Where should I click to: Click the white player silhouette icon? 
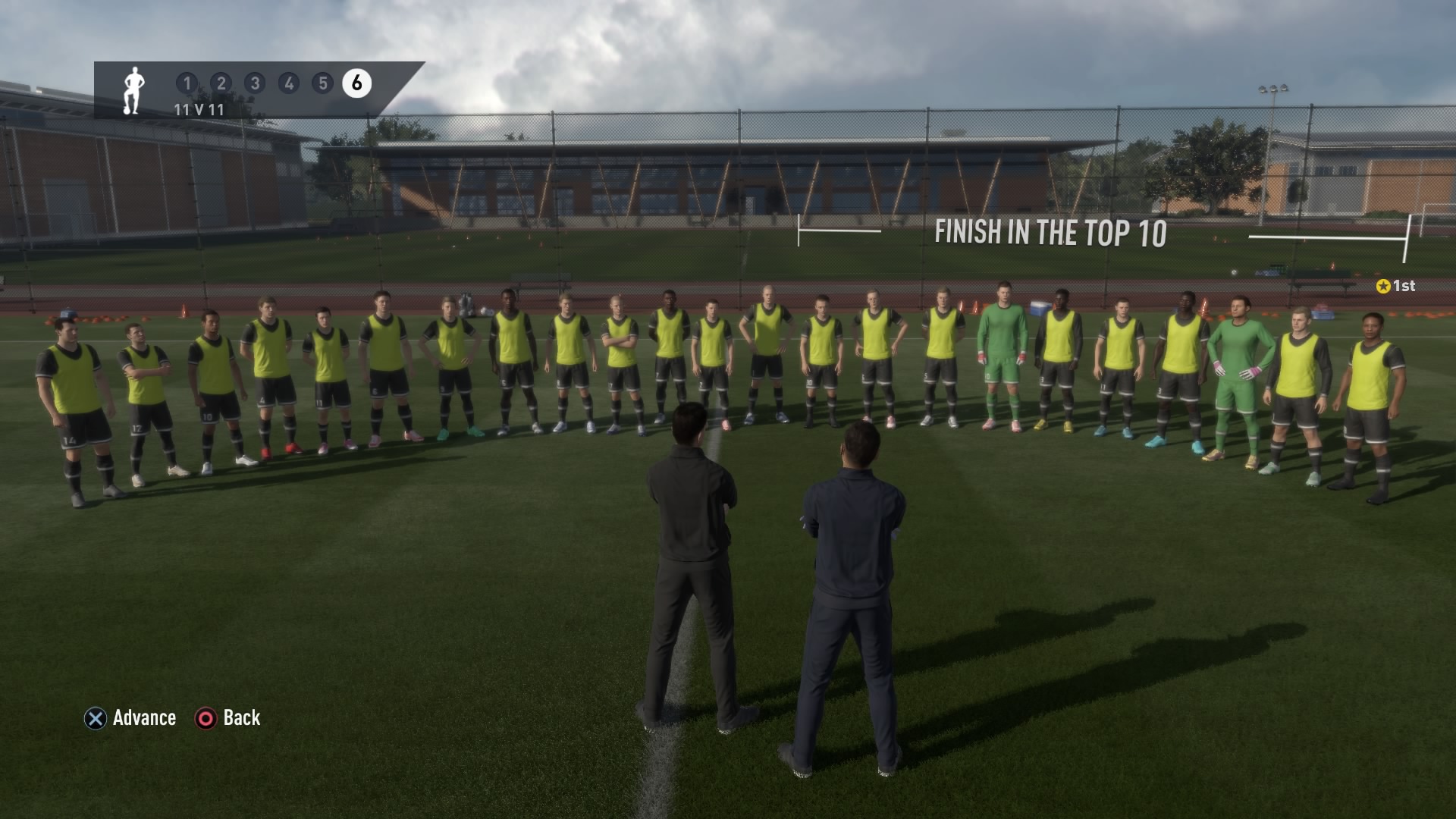(x=133, y=90)
